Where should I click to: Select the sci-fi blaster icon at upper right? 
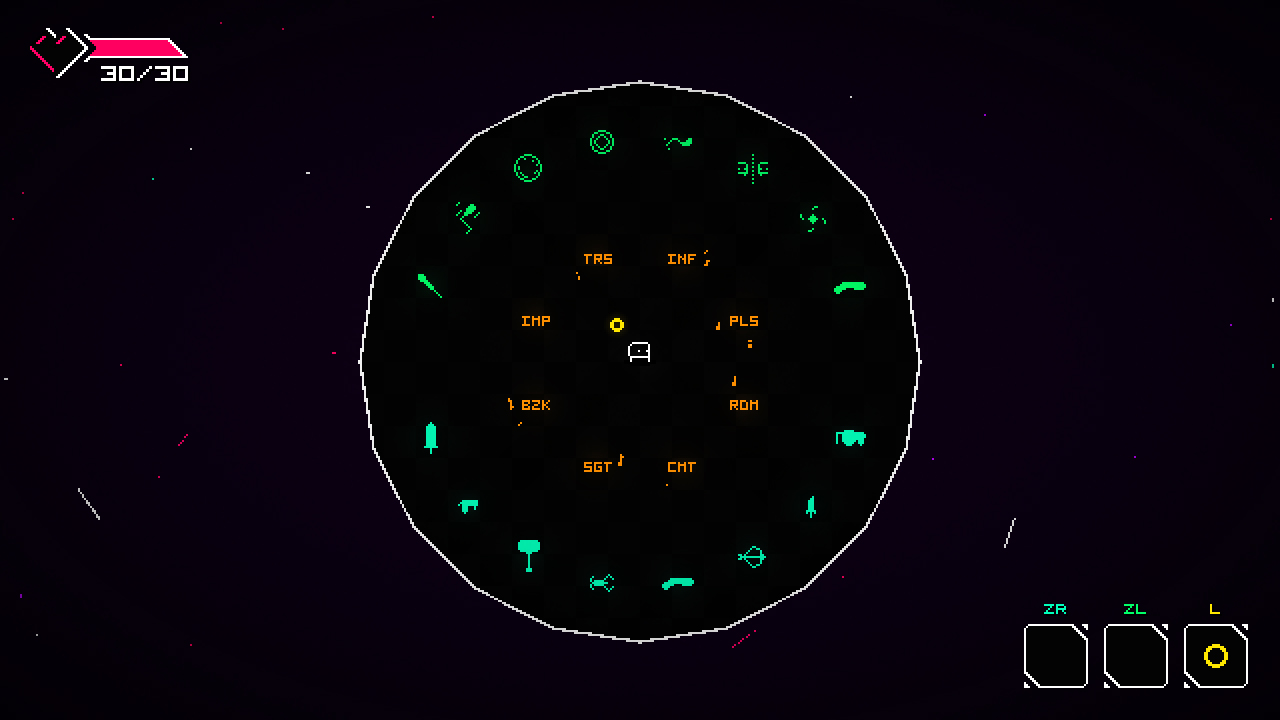[x=750, y=170]
